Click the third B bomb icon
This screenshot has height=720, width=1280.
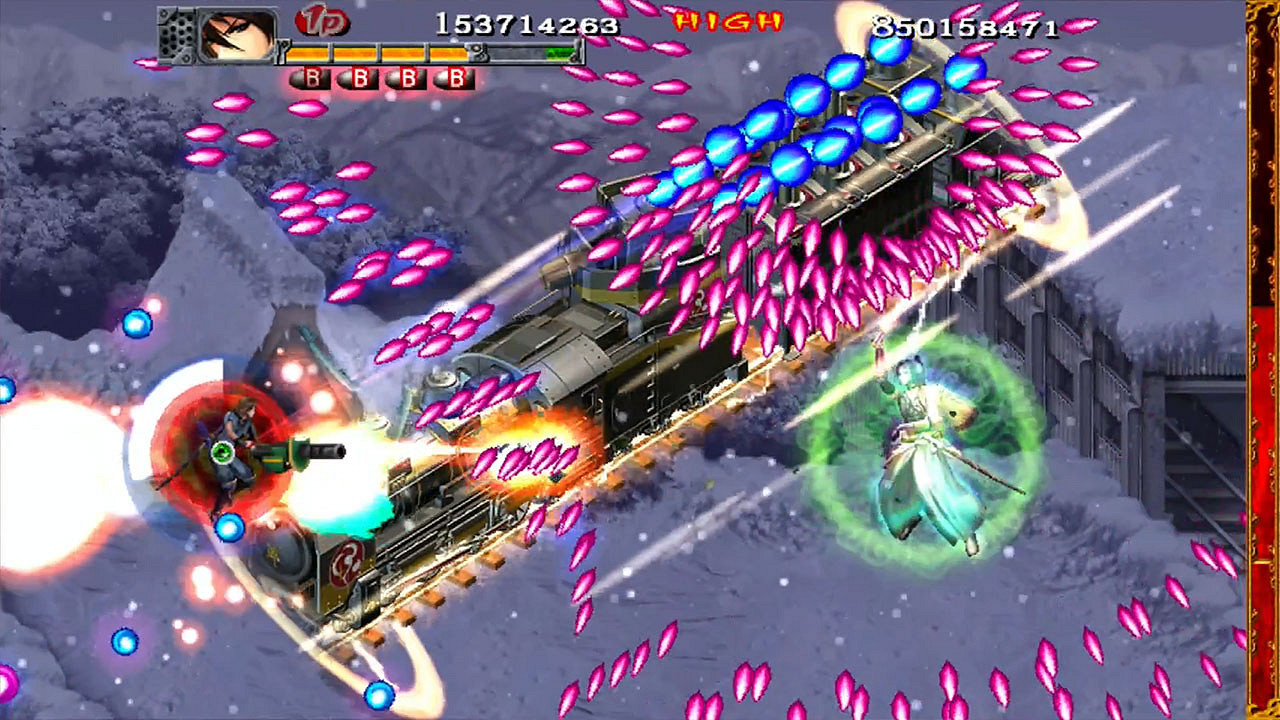coord(410,77)
